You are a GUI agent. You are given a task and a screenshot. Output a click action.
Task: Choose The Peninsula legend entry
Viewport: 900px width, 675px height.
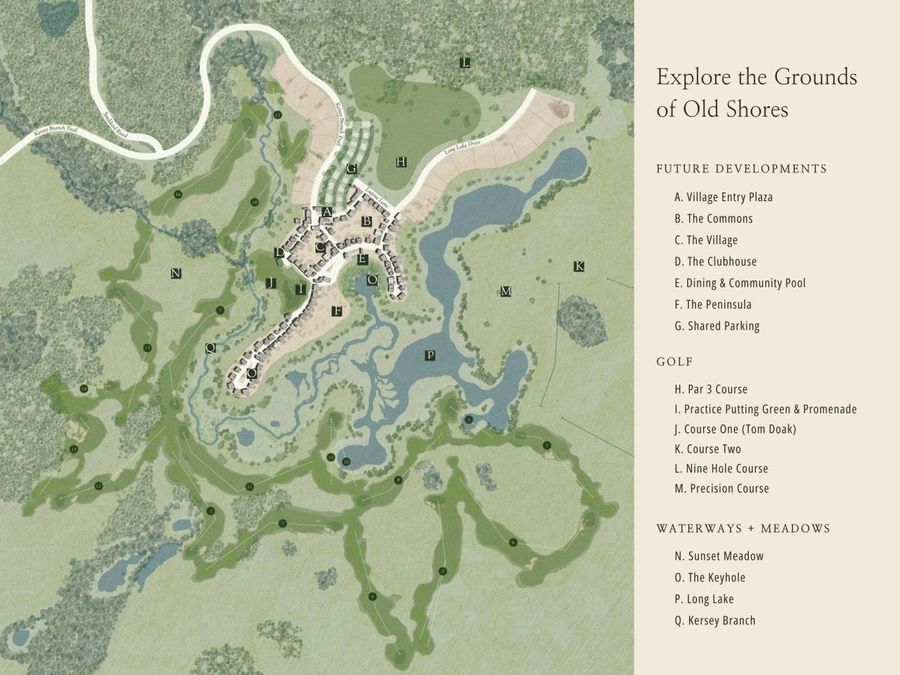coord(712,305)
